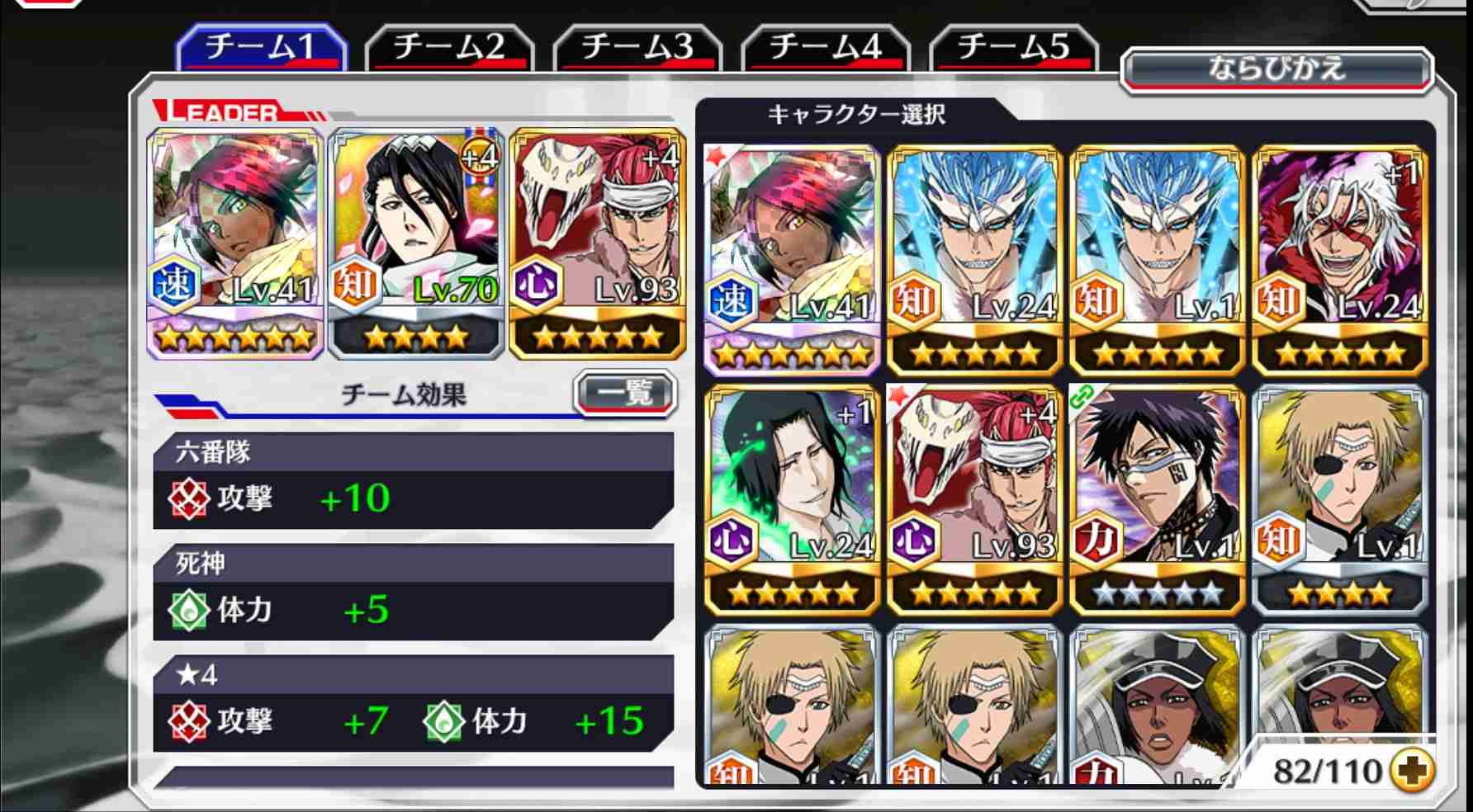Click the ならびかえ sort button
Viewport: 1473px width, 812px height.
coord(1276,68)
